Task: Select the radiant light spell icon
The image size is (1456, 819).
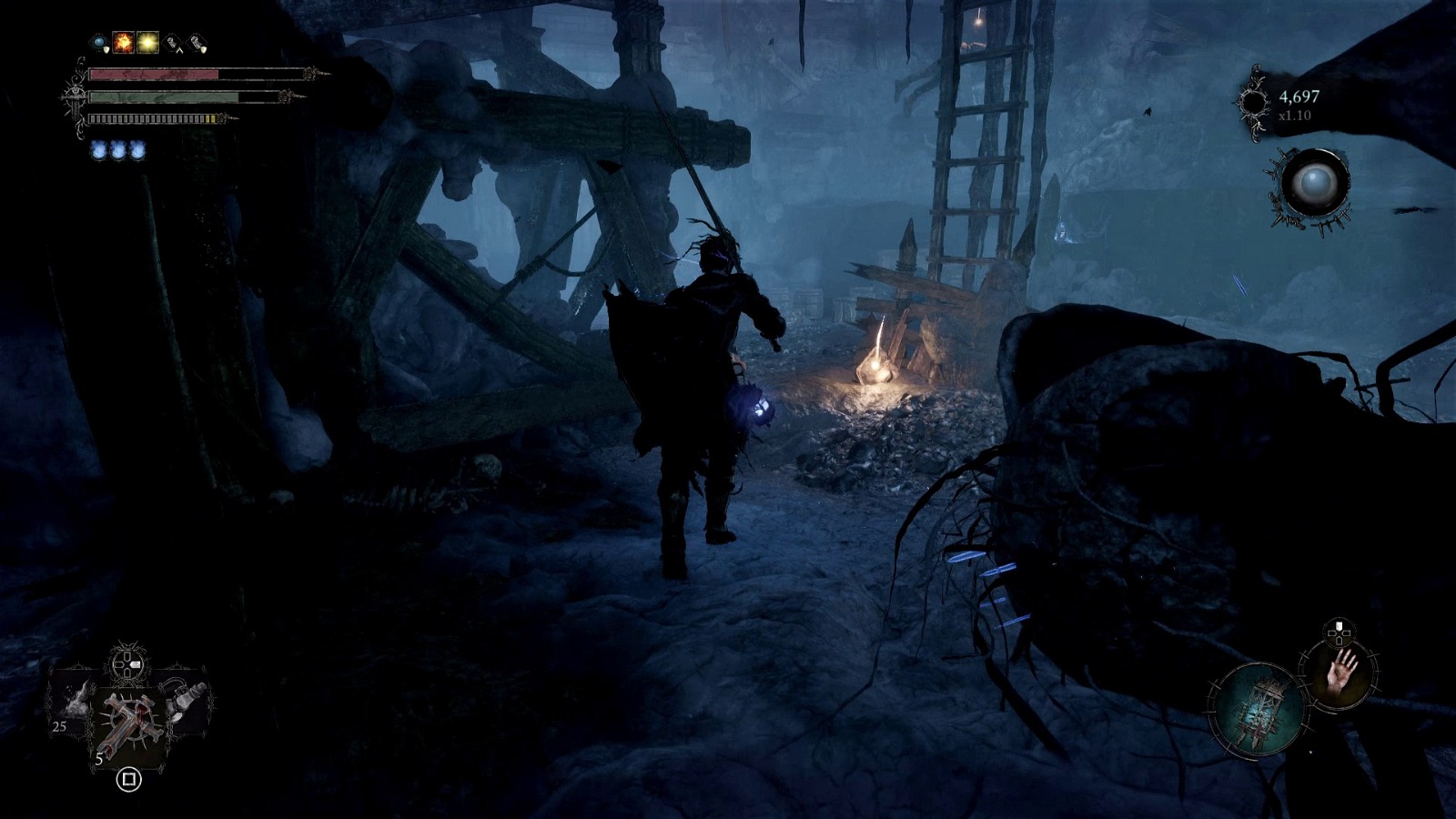Action: pos(147,43)
